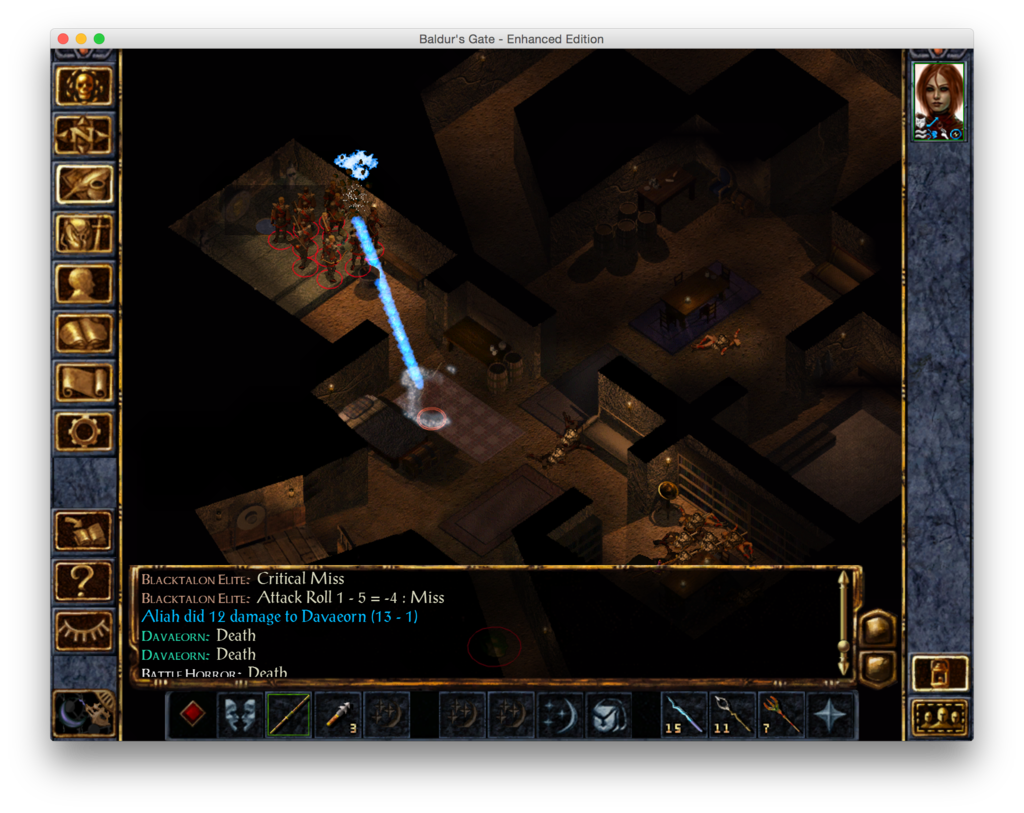Image resolution: width=1024 pixels, height=813 pixels.
Task: Open the area map compass button
Action: pos(84,135)
